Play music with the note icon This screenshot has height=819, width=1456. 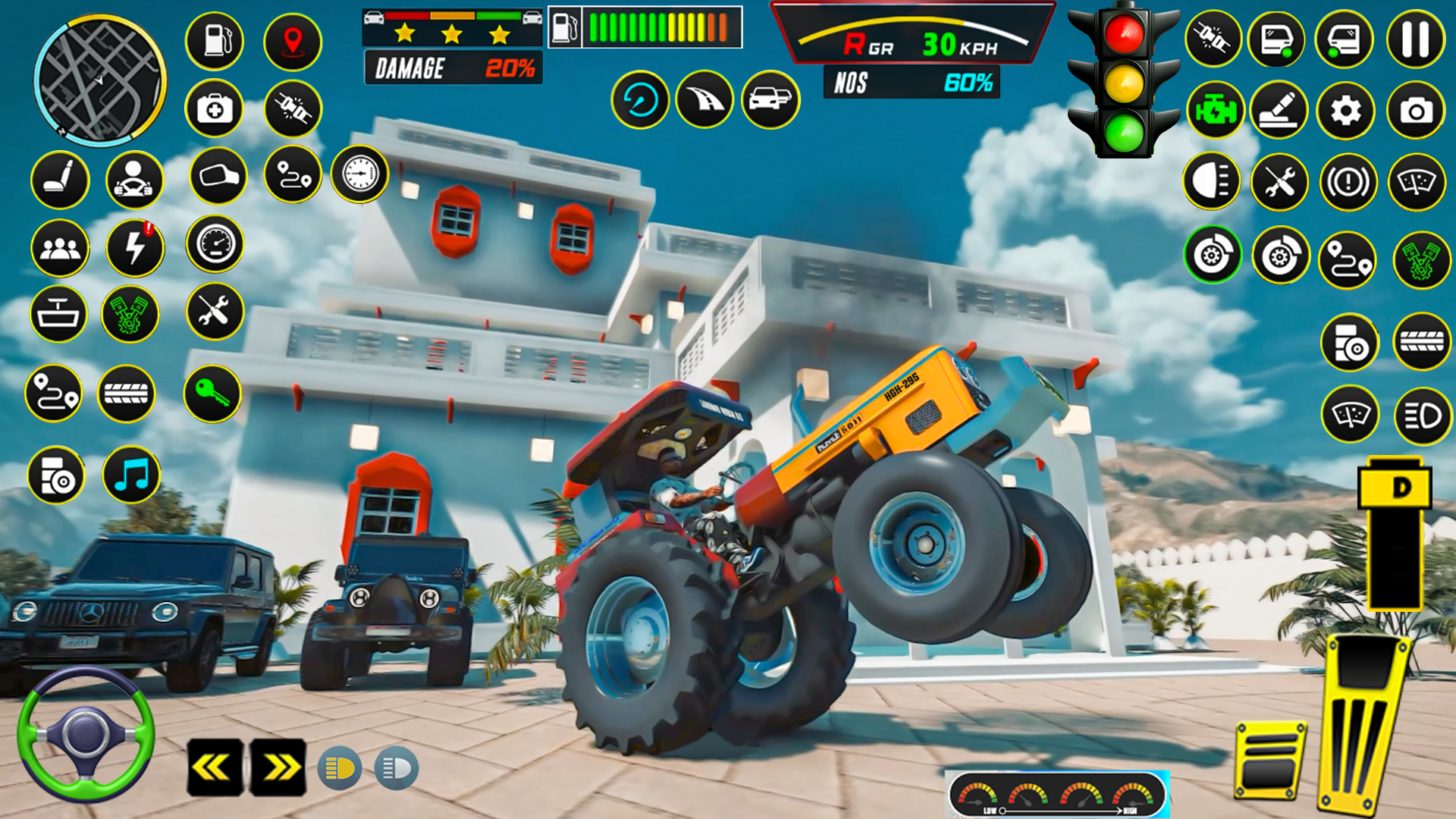tap(132, 475)
